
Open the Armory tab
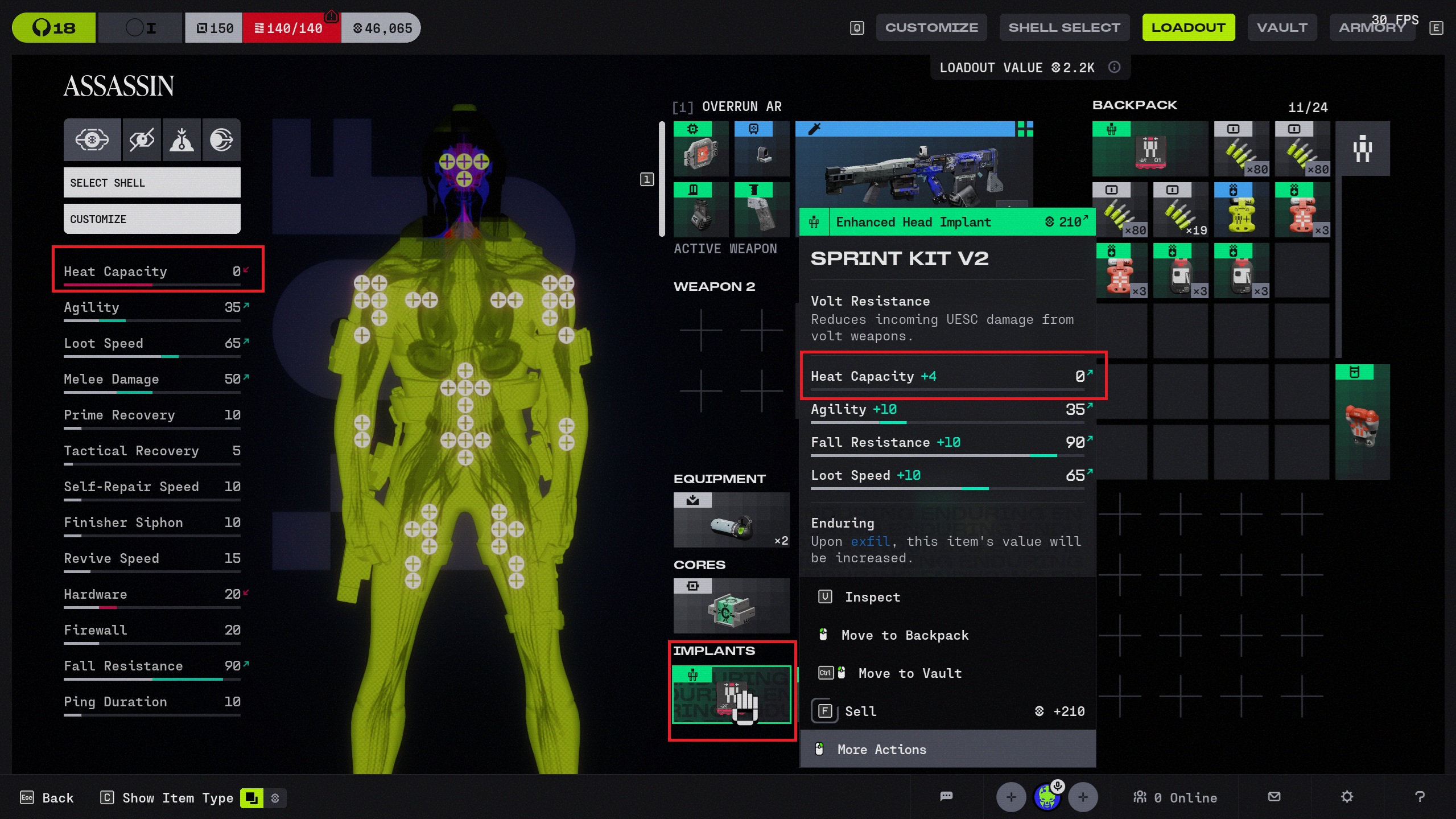1371,27
